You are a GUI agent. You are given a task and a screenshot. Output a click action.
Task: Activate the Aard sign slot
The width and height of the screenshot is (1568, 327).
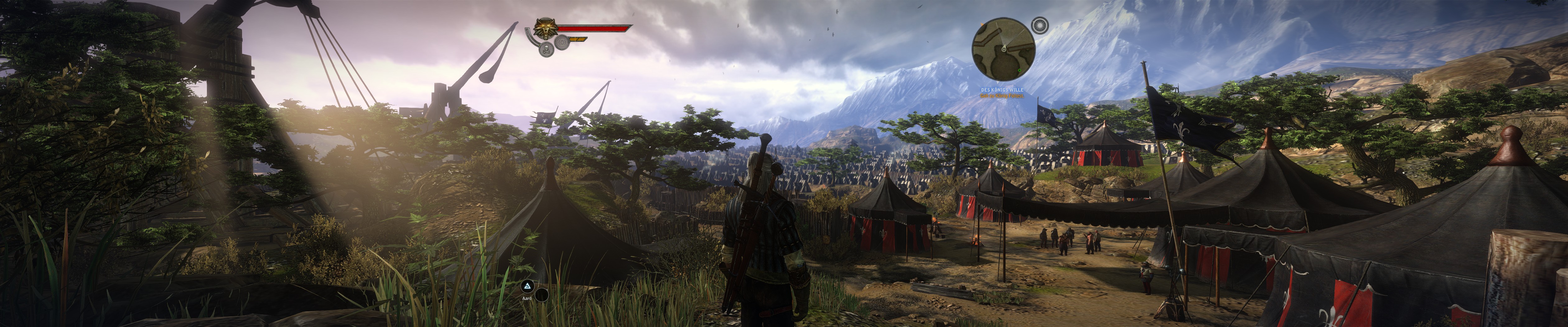coord(528,286)
